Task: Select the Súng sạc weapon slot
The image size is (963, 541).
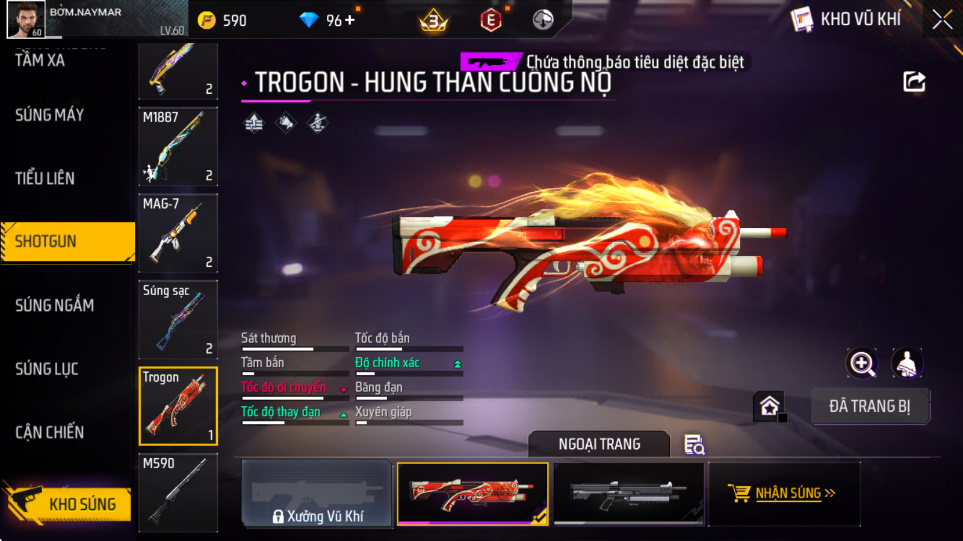Action: tap(178, 319)
